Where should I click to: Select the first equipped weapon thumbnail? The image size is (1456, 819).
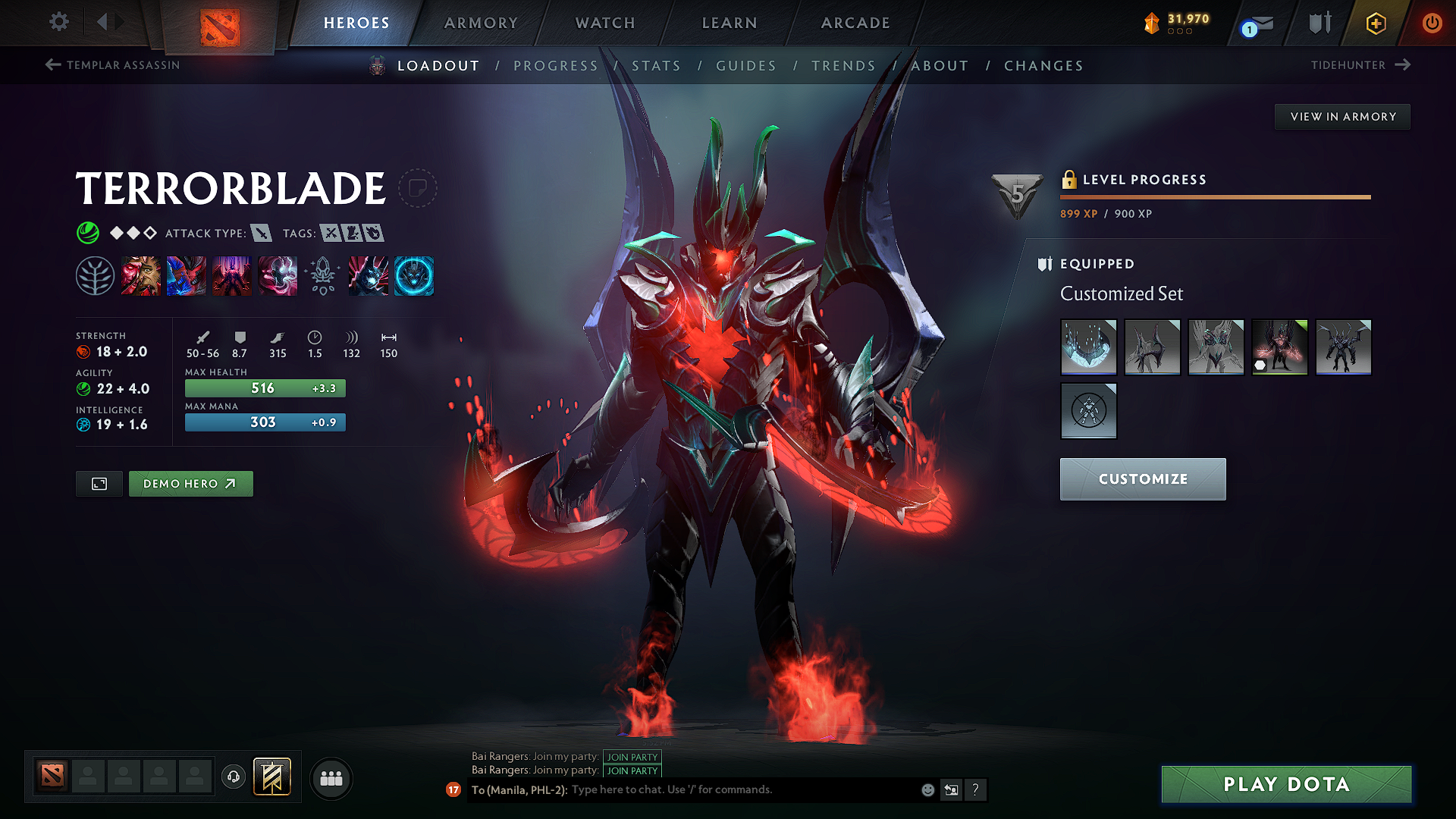click(x=1089, y=347)
